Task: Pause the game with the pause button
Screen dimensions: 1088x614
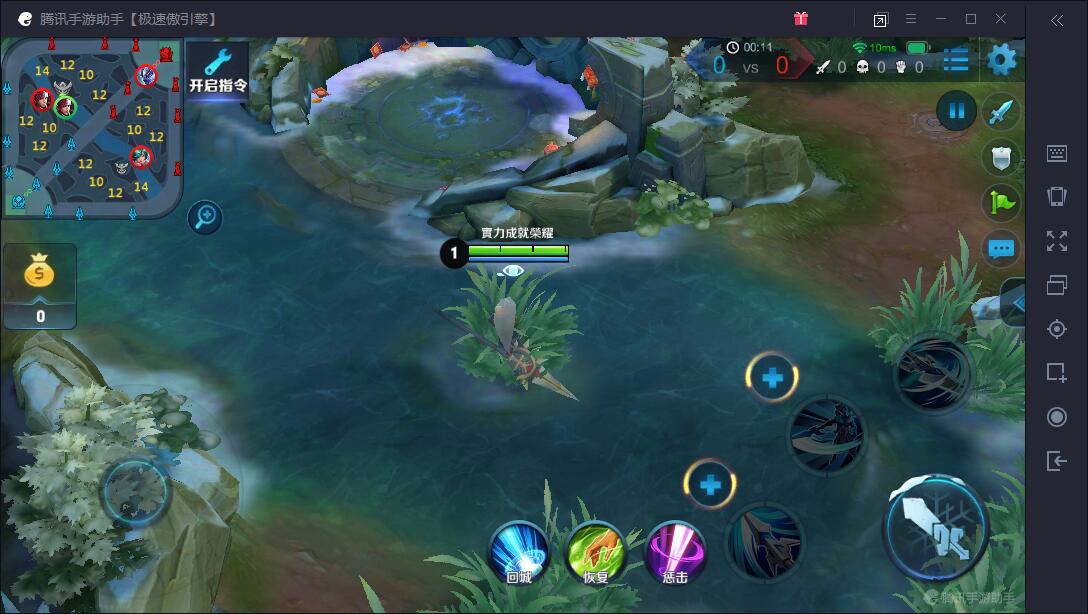Action: [x=957, y=110]
